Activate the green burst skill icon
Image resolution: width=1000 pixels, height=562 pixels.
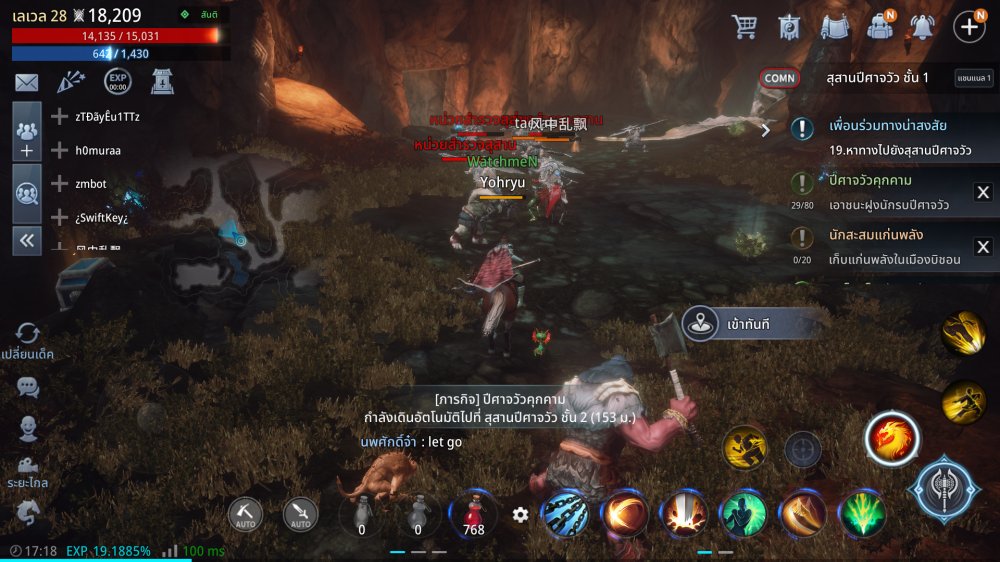pyautogui.click(x=862, y=514)
